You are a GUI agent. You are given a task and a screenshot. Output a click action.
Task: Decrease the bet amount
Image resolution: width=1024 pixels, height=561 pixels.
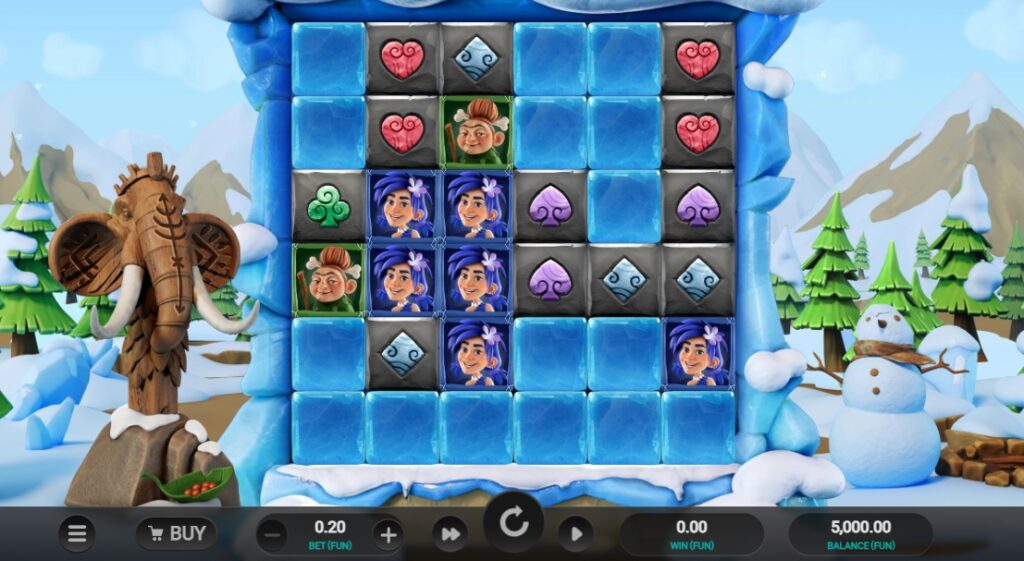click(272, 535)
